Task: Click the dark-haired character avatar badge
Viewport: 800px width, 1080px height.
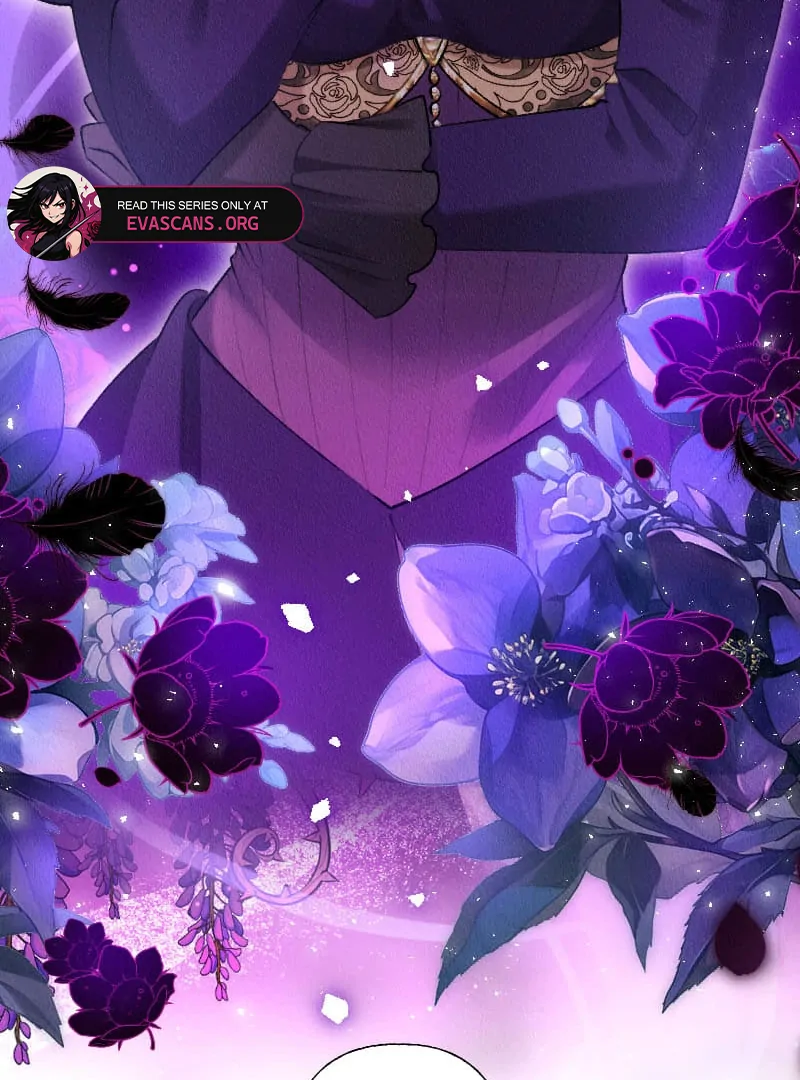Action: click(54, 213)
